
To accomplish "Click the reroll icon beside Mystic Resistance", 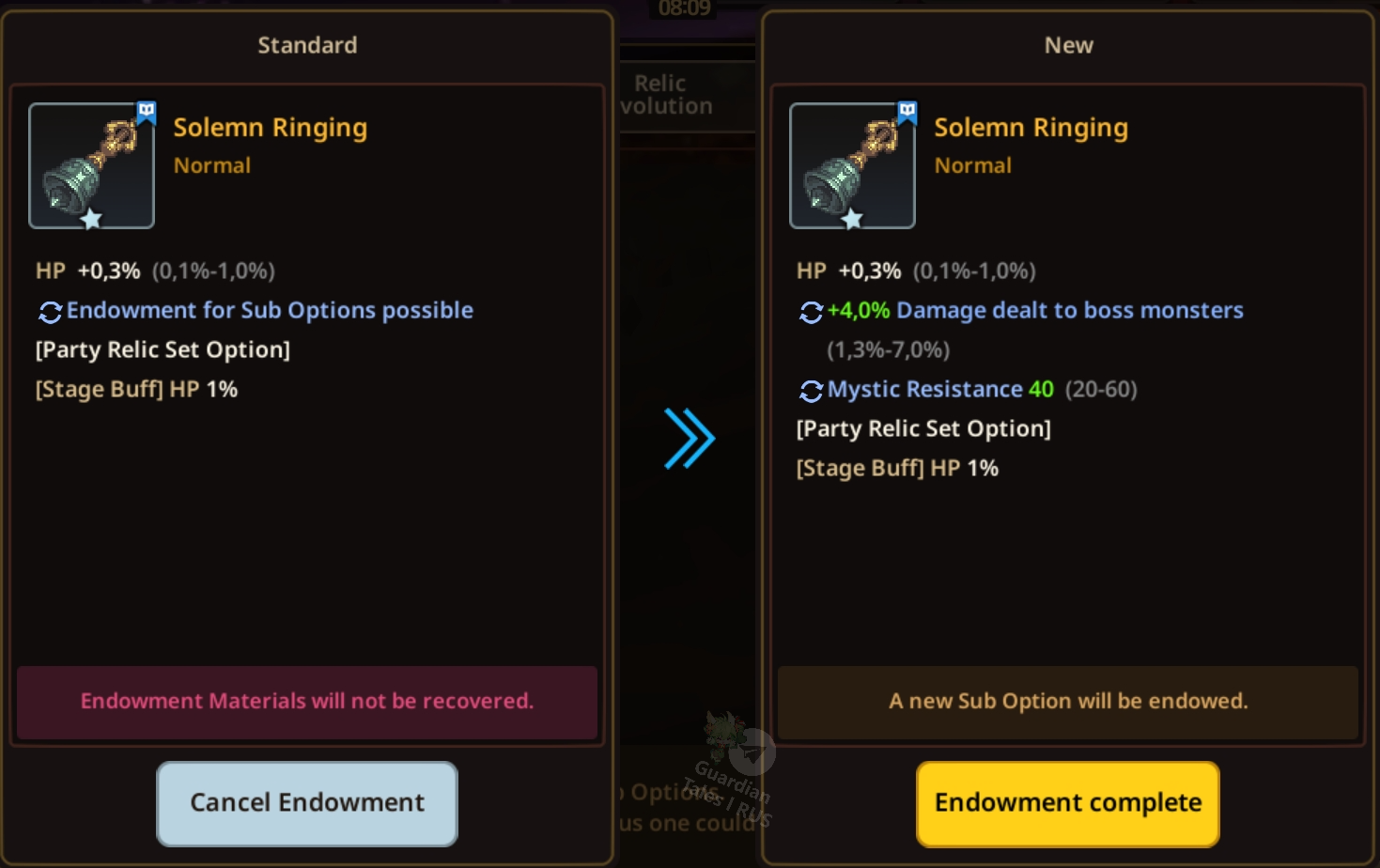I will [x=811, y=391].
